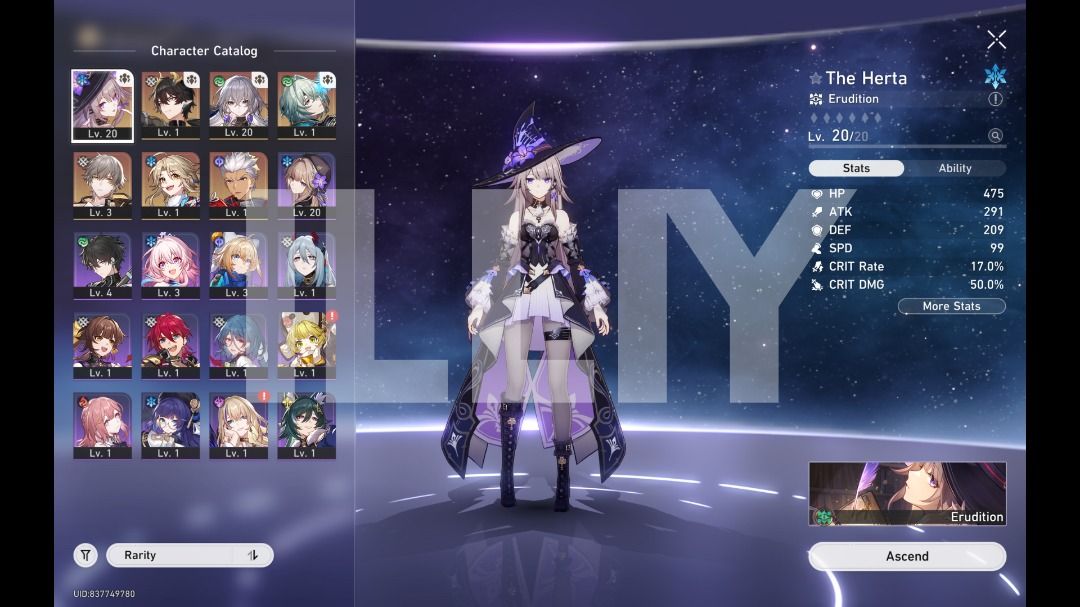This screenshot has width=1080, height=607.
Task: Open the character filter funnel
Action: pyautogui.click(x=86, y=555)
